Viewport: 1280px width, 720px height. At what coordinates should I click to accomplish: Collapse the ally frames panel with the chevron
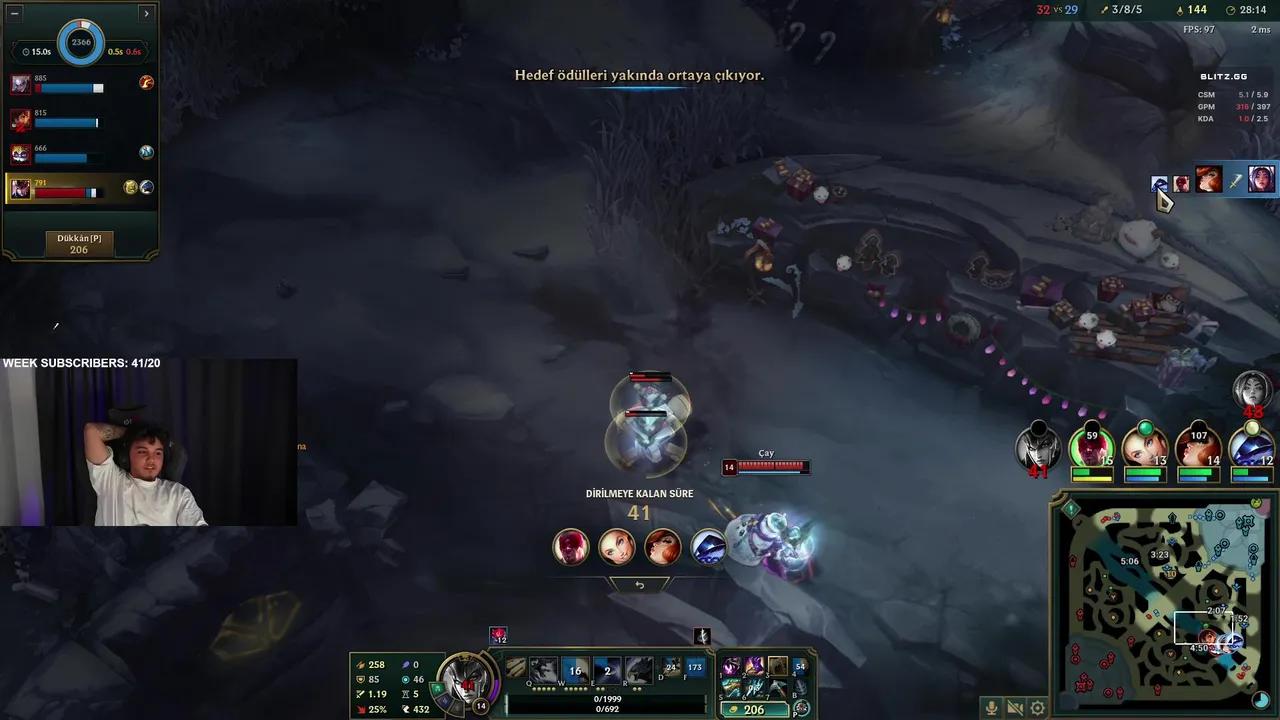coord(146,13)
